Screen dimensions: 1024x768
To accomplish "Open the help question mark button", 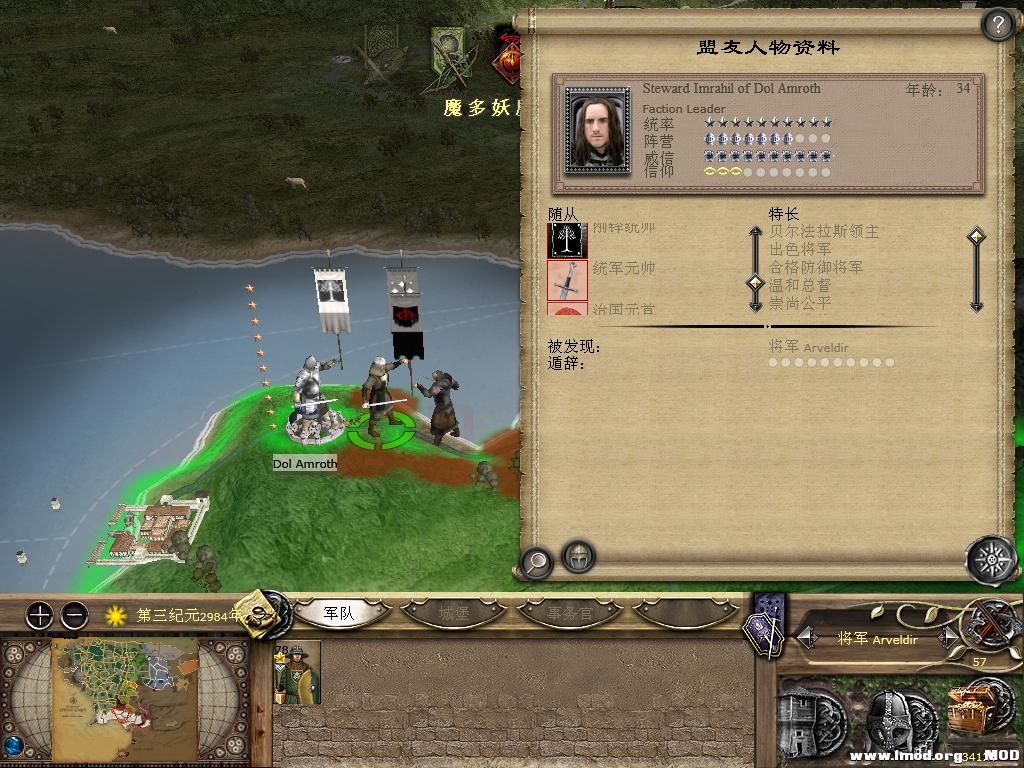I will pos(997,26).
